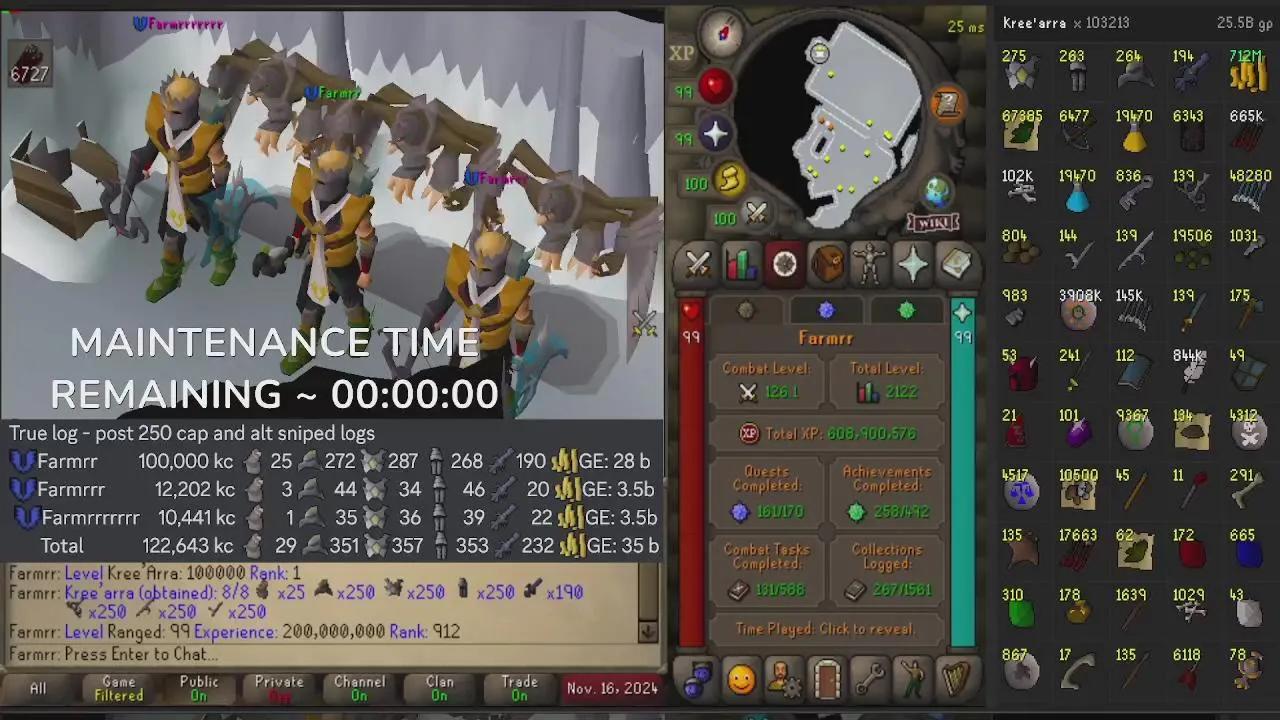Screen dimensions: 1280x720
Task: Open the Prayer tab (star icon)
Action: point(913,264)
